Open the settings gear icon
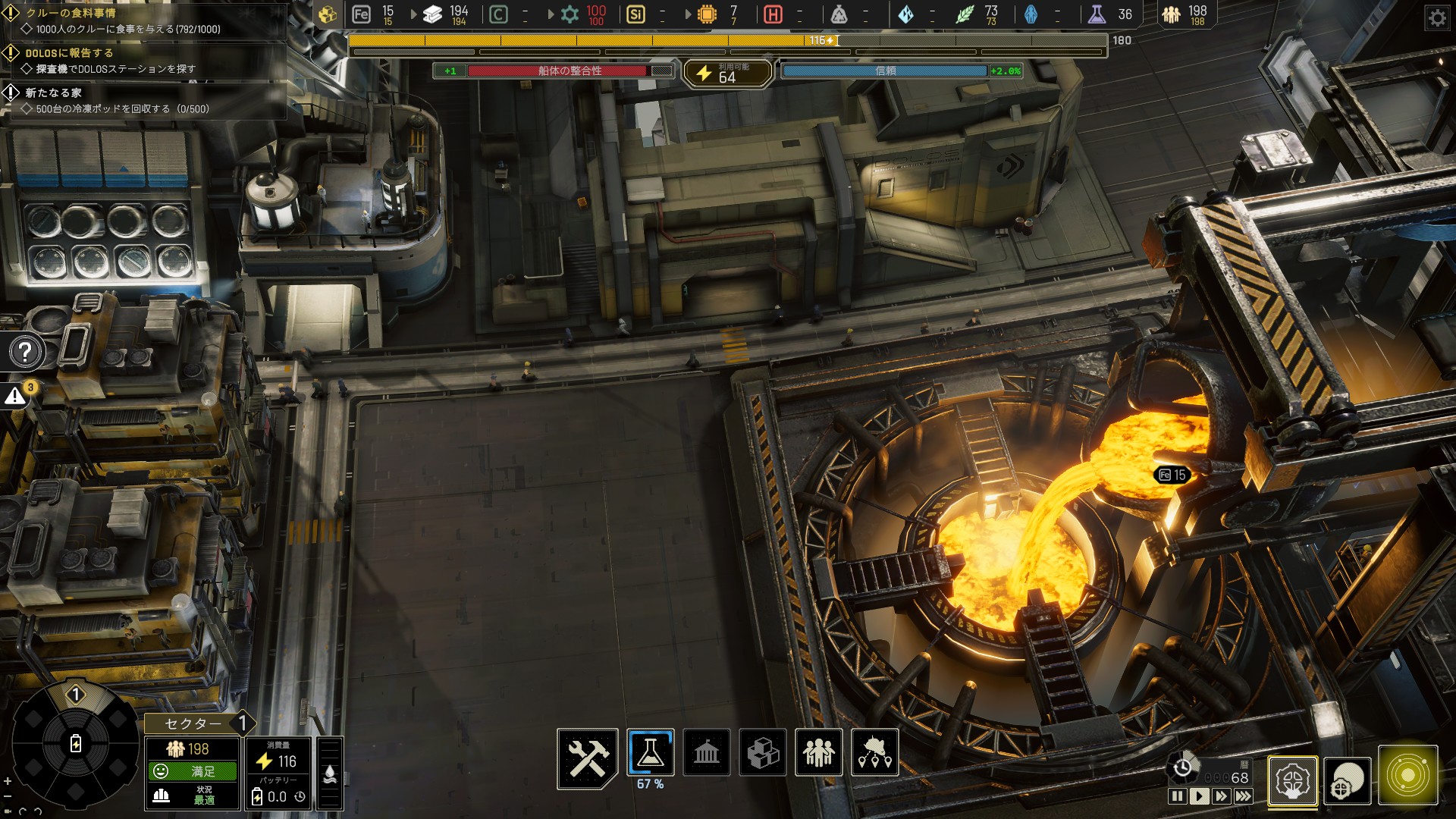 1436,17
